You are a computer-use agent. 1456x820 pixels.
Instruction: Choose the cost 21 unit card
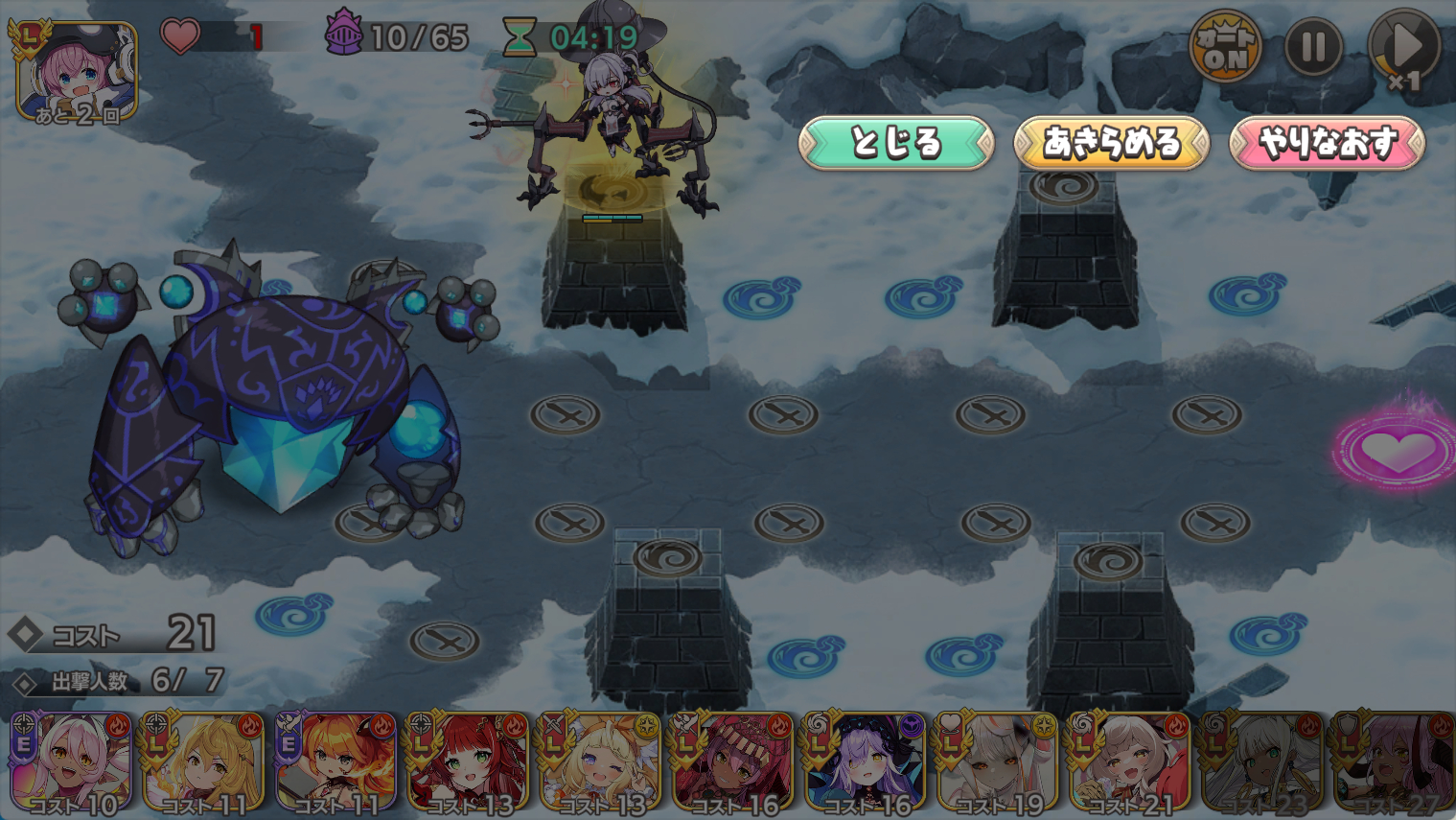point(1129,764)
